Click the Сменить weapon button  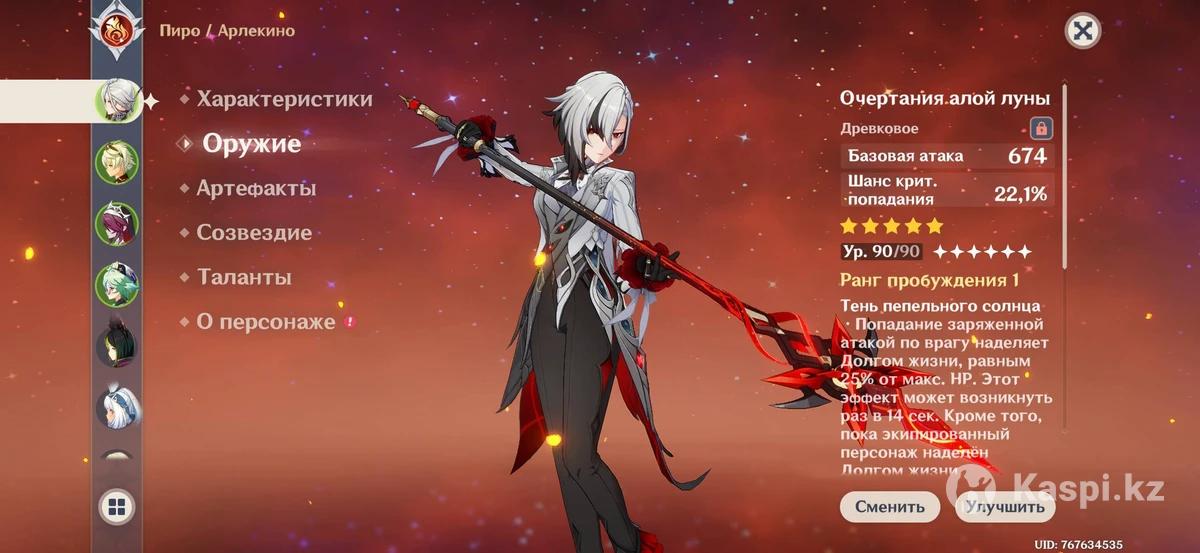[x=889, y=507]
